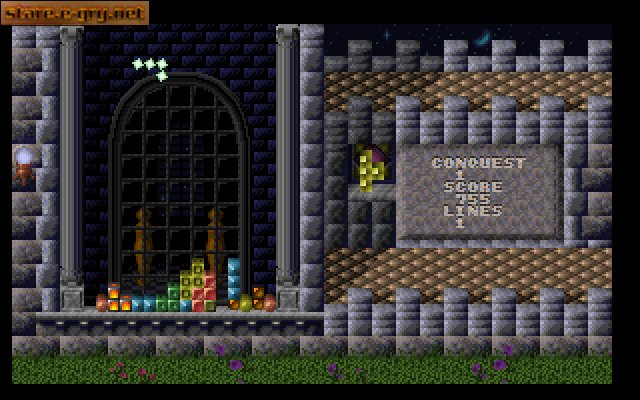640x400 pixels.
Task: Click the stare-e-gry.net watermark logo
Action: coord(75,13)
